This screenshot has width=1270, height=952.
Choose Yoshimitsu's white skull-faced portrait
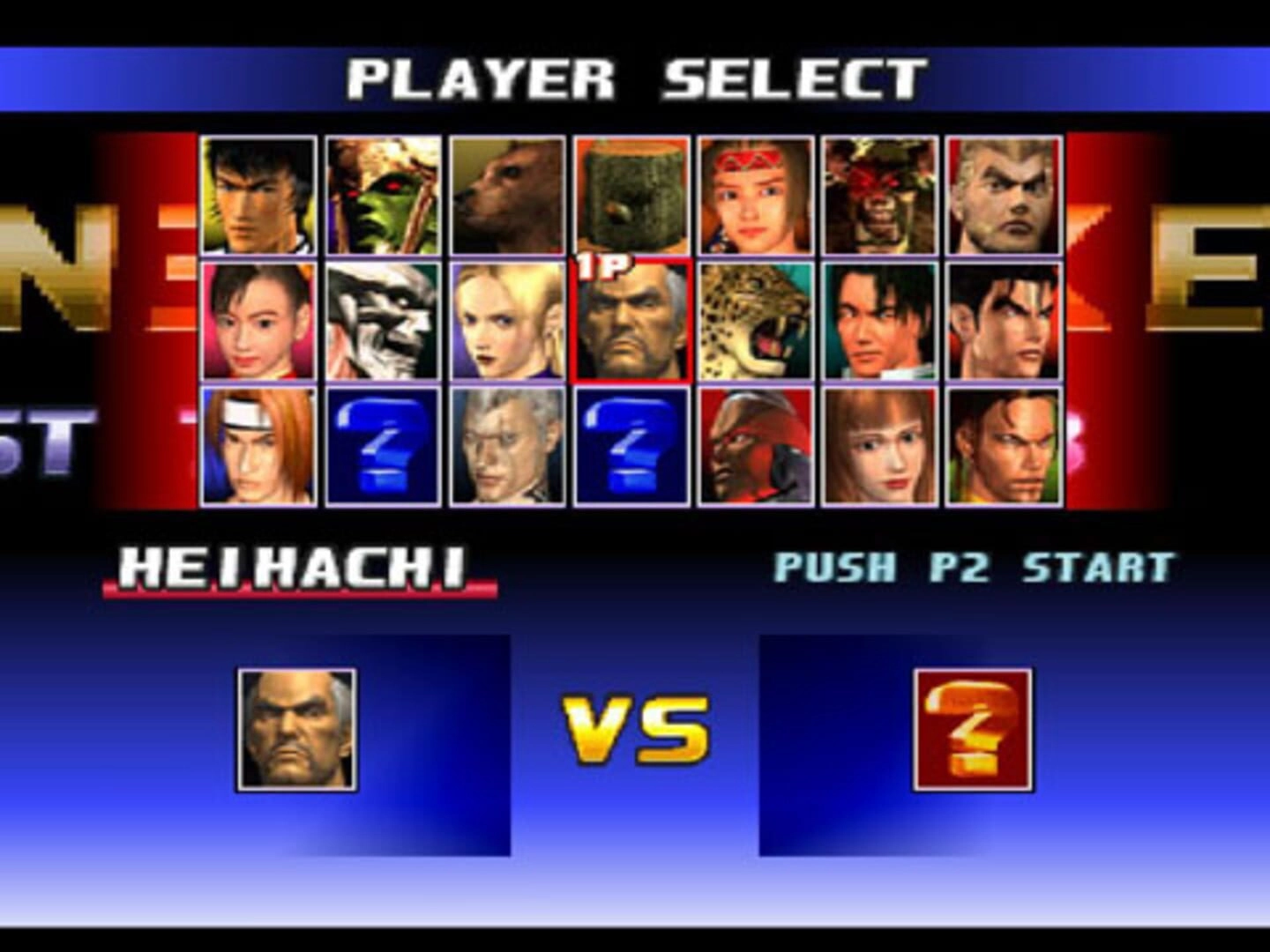pos(383,321)
